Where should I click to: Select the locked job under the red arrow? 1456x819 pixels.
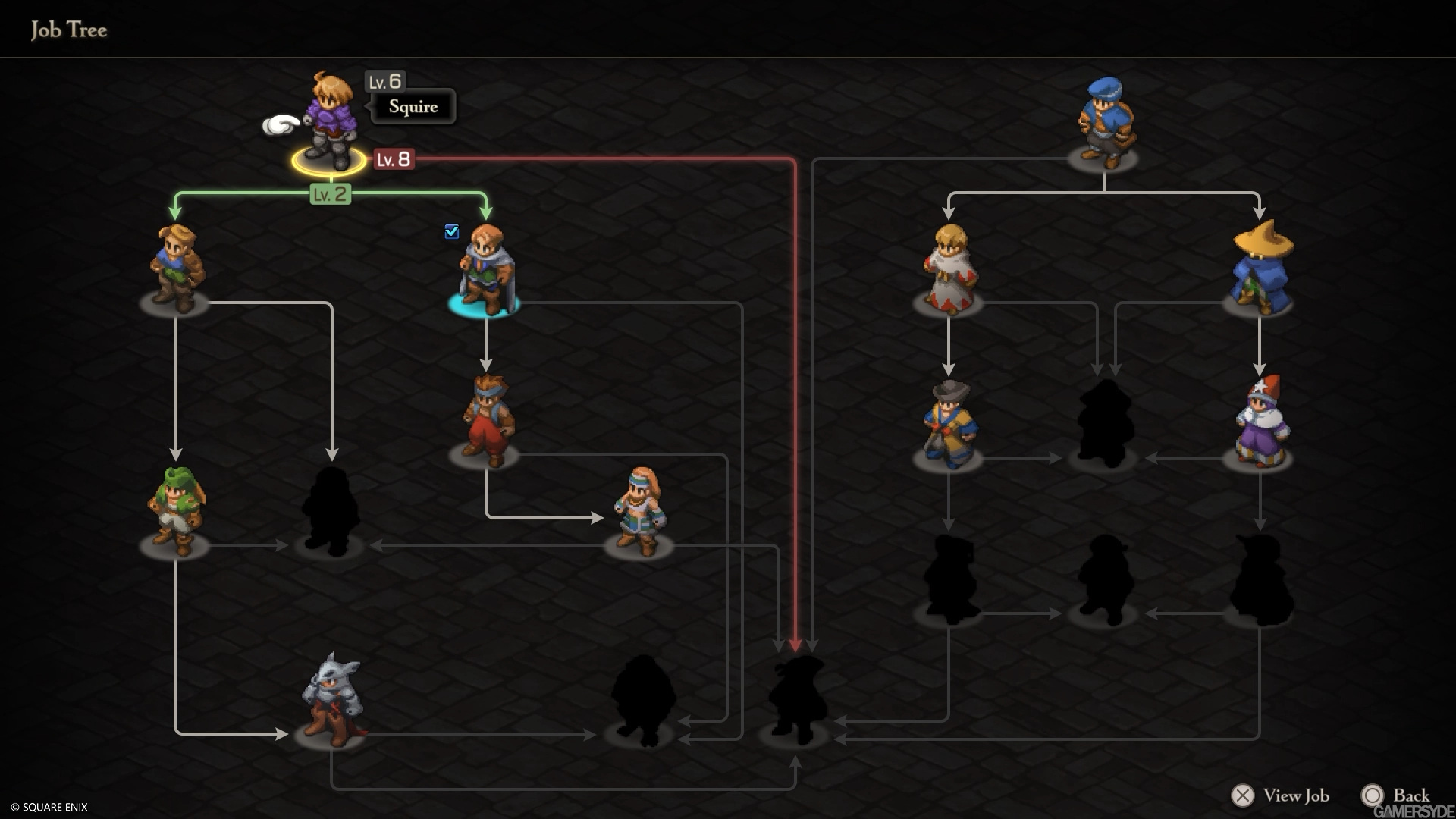(x=795, y=699)
